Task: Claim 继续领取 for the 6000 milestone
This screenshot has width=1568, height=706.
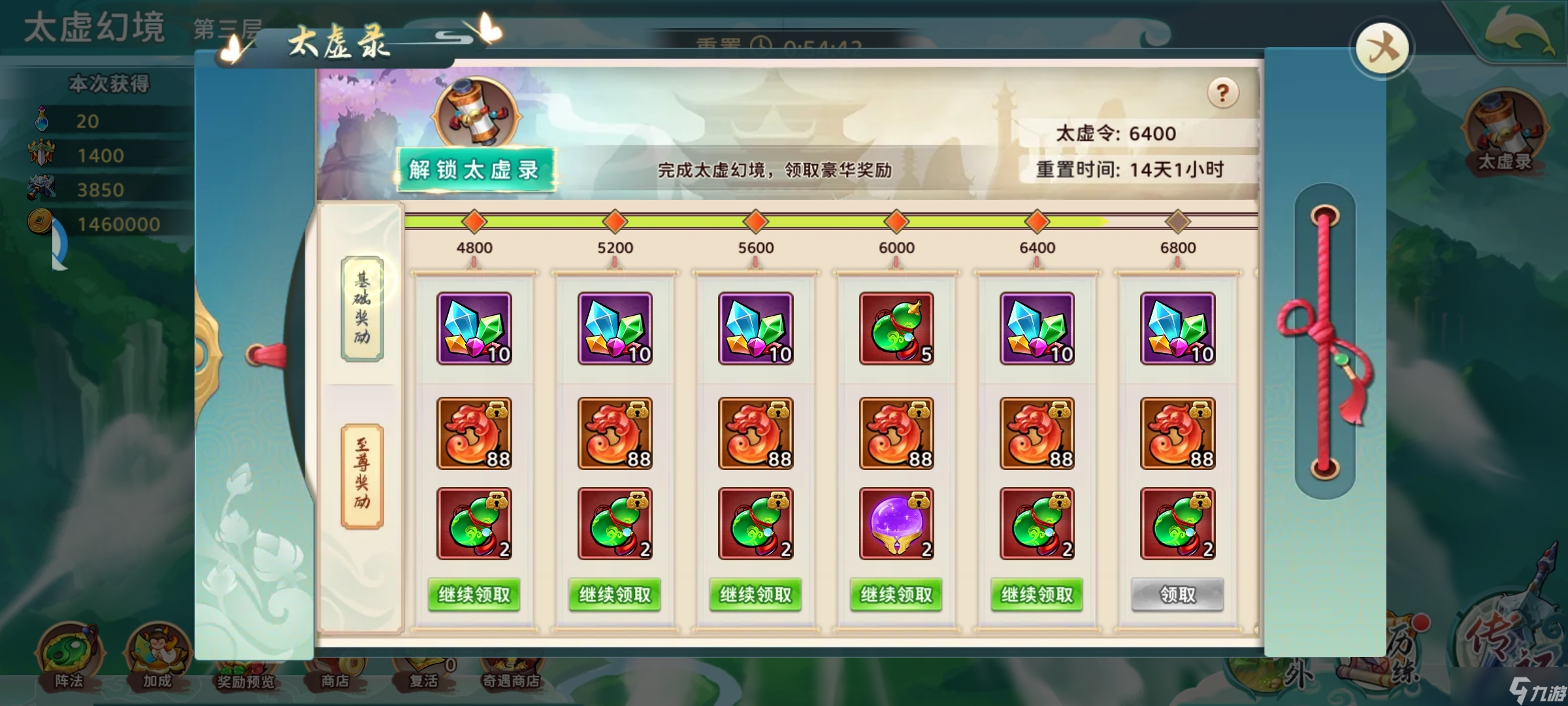Action: [x=896, y=595]
